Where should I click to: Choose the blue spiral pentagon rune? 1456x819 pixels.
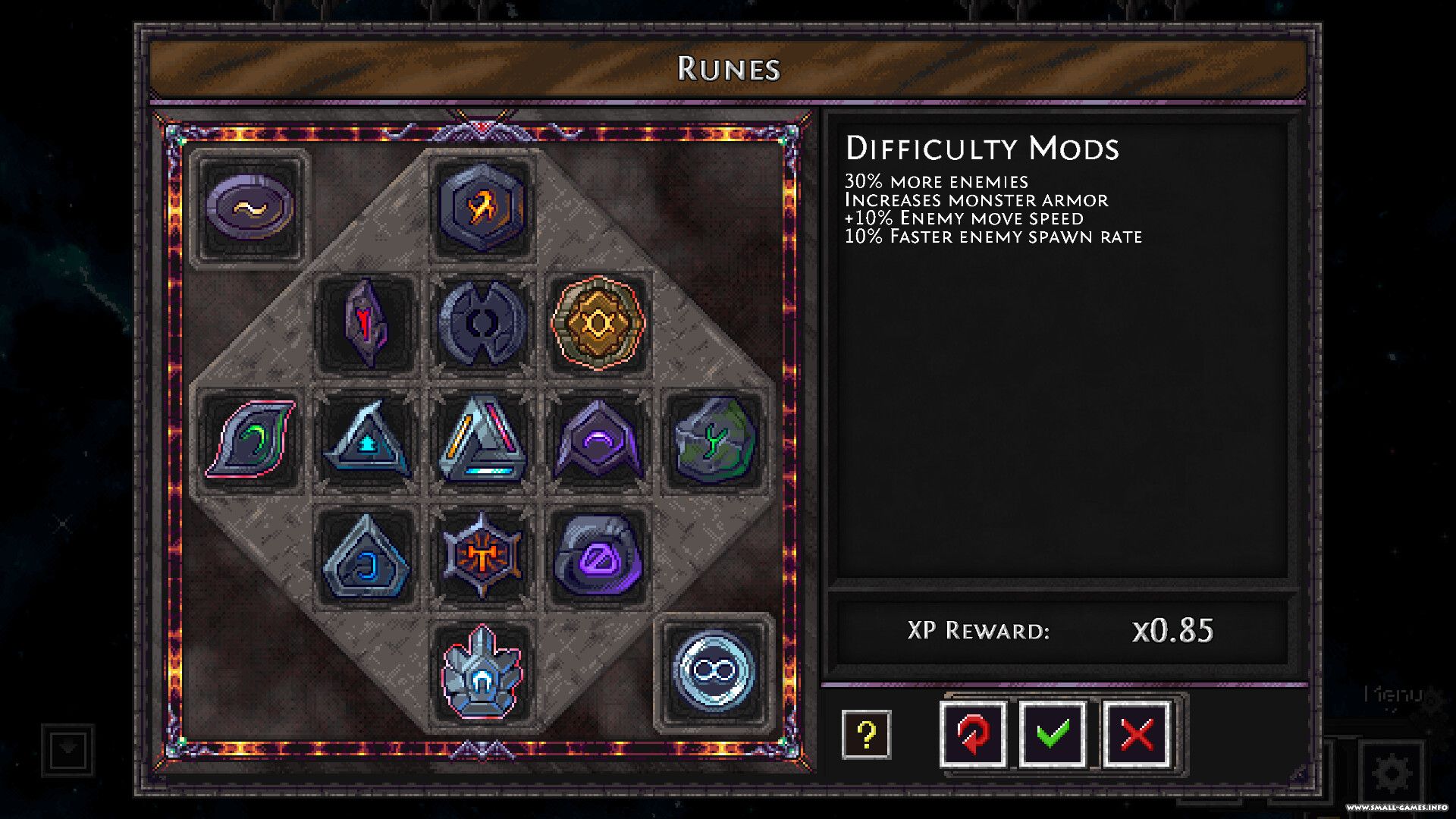coord(366,556)
